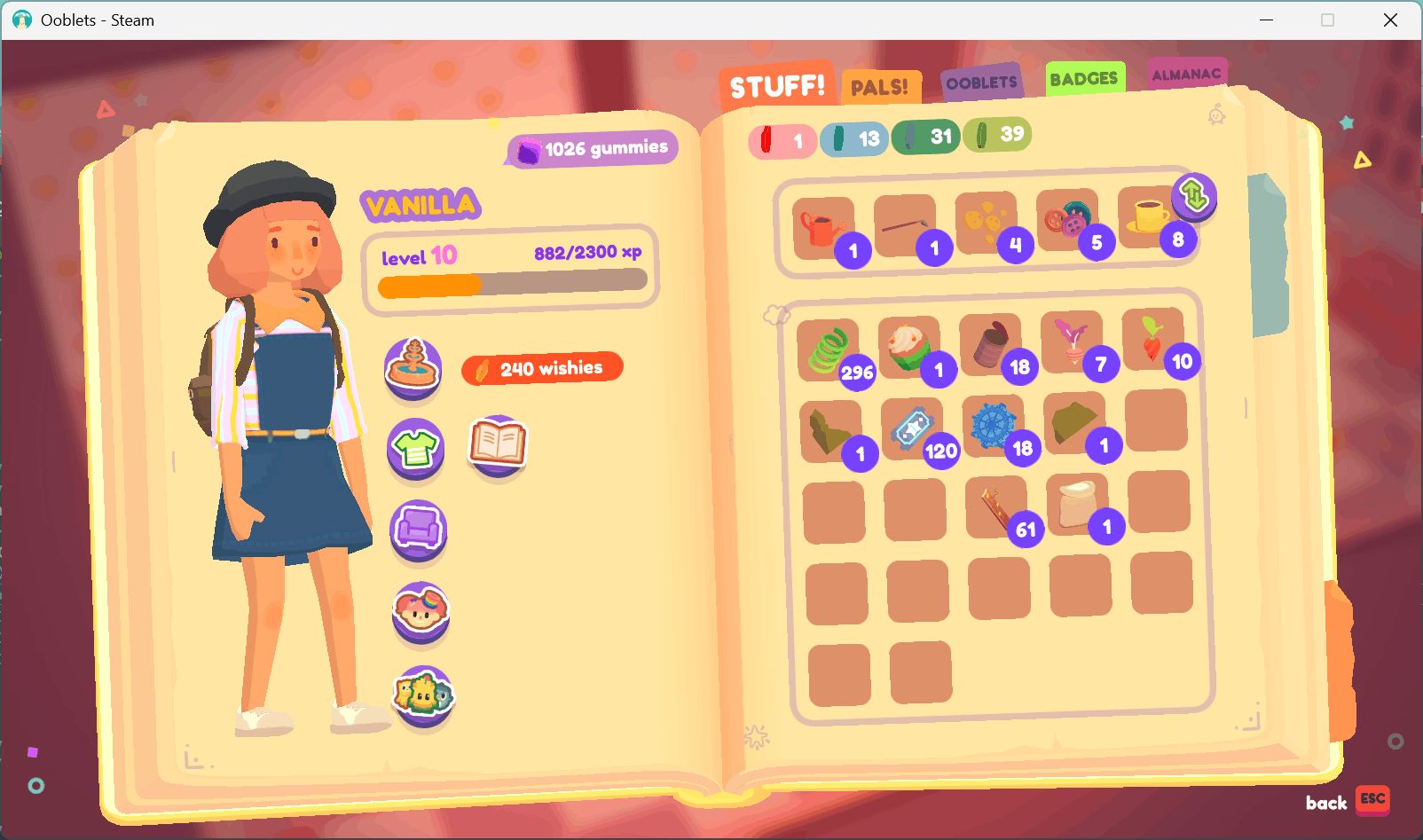Image resolution: width=1423 pixels, height=840 pixels.
Task: Switch to the PALS! tab
Action: [x=880, y=87]
